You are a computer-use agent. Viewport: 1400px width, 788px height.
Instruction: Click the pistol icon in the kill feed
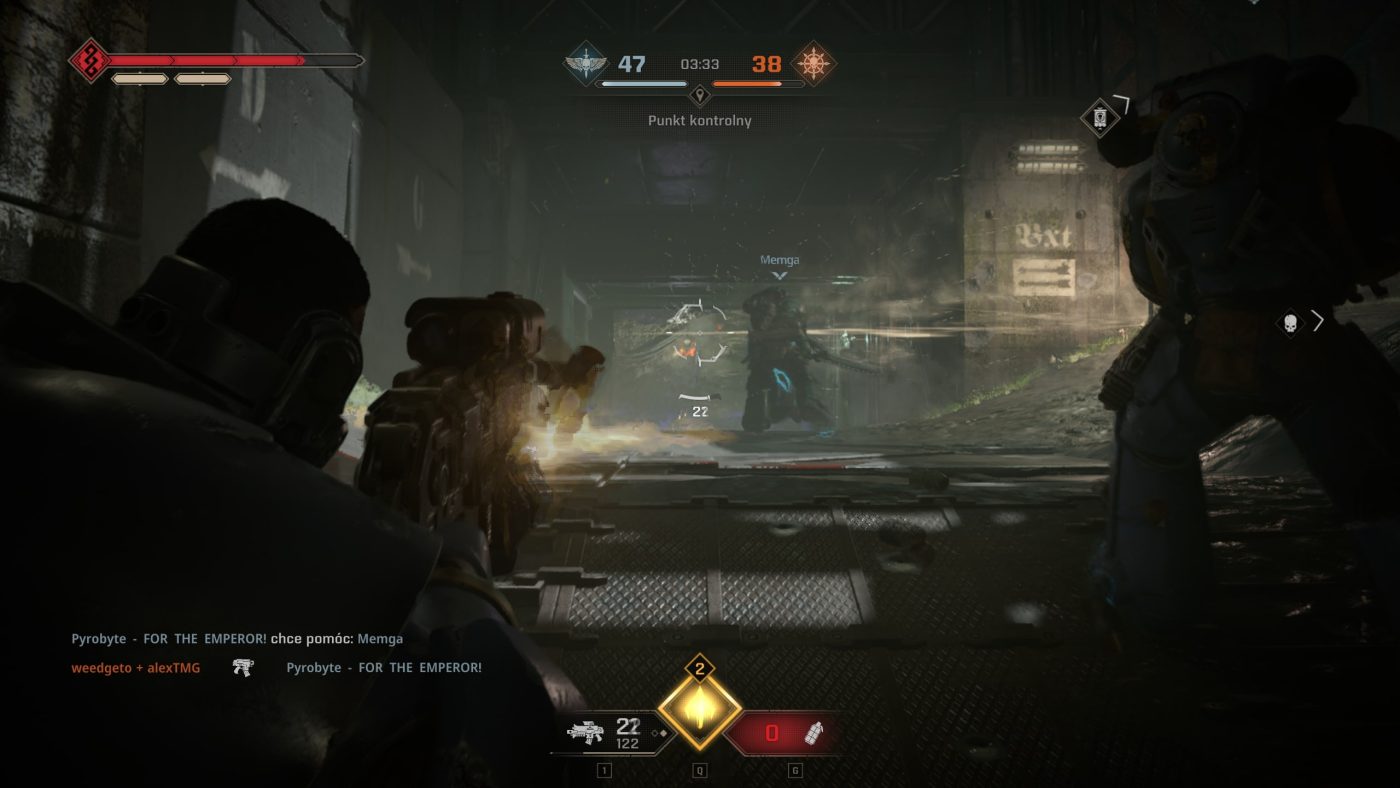point(242,667)
